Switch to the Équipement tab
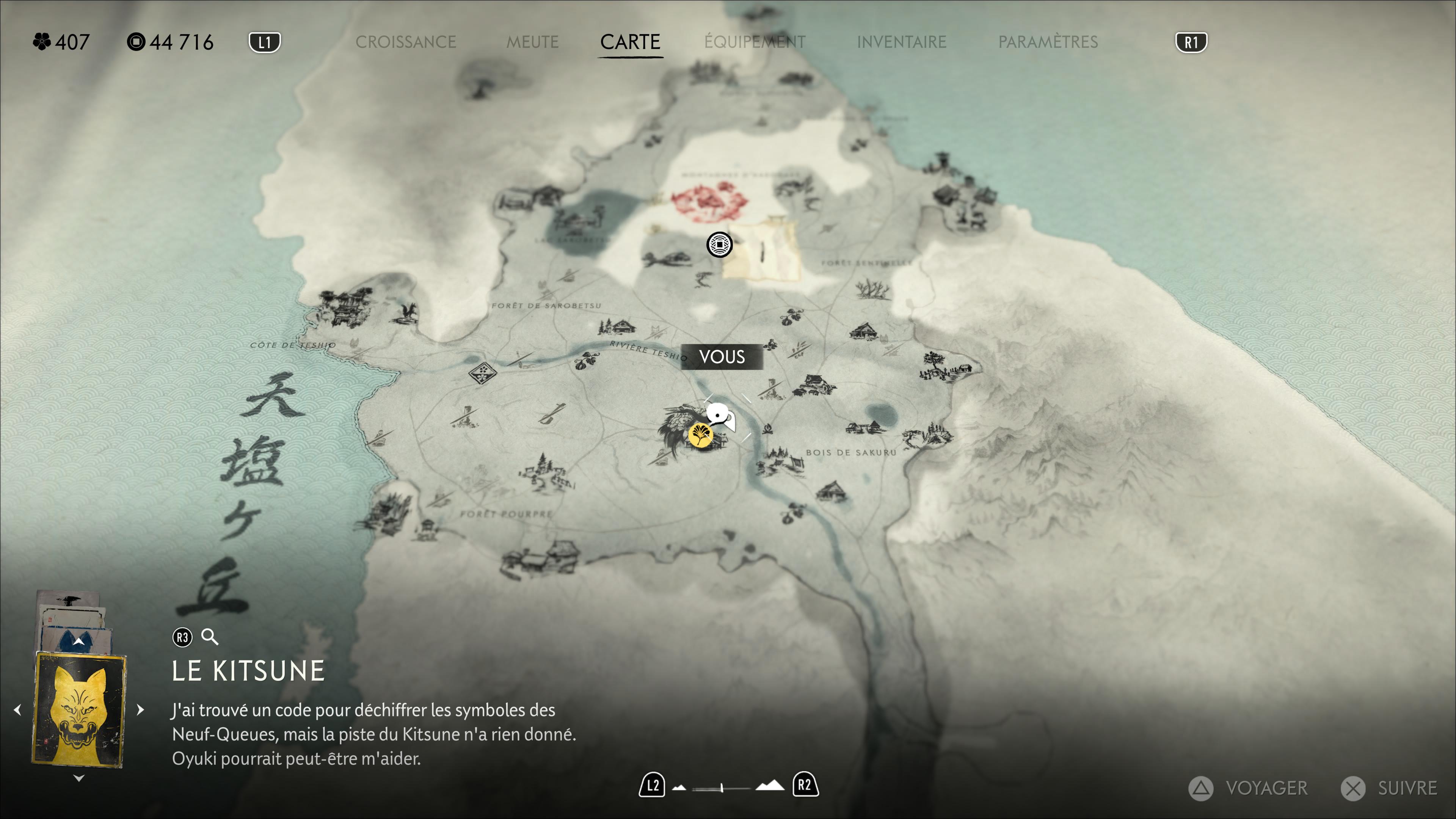The width and height of the screenshot is (1456, 819). pos(755,42)
